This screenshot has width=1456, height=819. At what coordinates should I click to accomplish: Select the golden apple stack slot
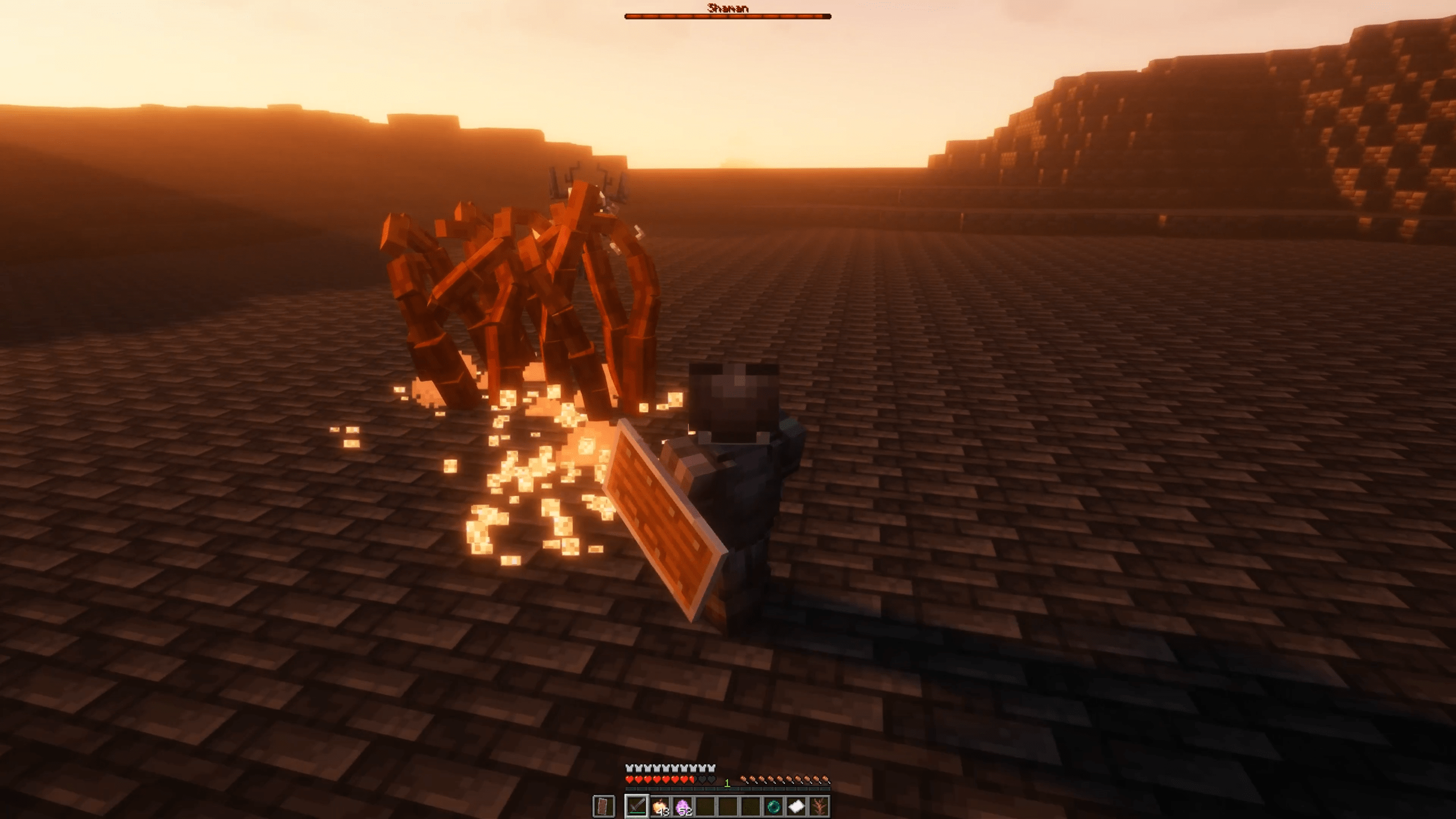pyautogui.click(x=660, y=806)
